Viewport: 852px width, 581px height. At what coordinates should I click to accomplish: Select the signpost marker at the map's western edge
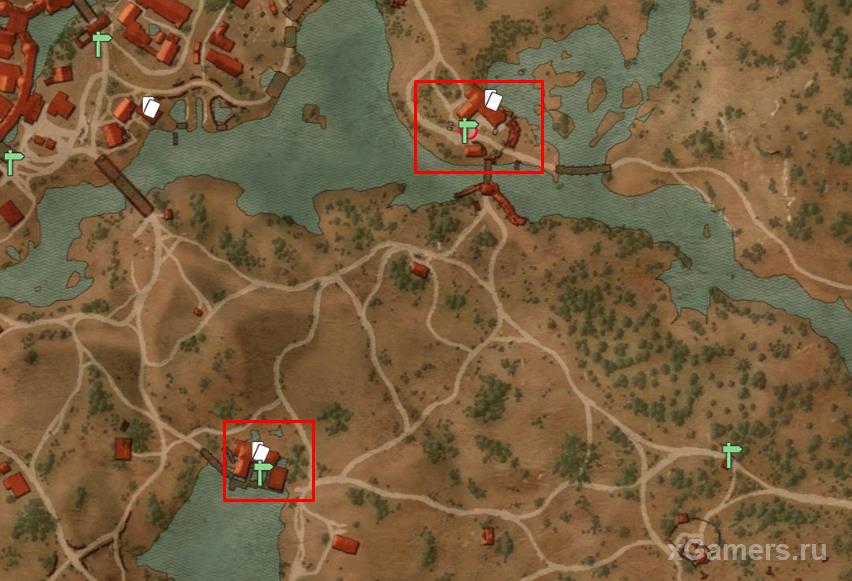coord(12,162)
